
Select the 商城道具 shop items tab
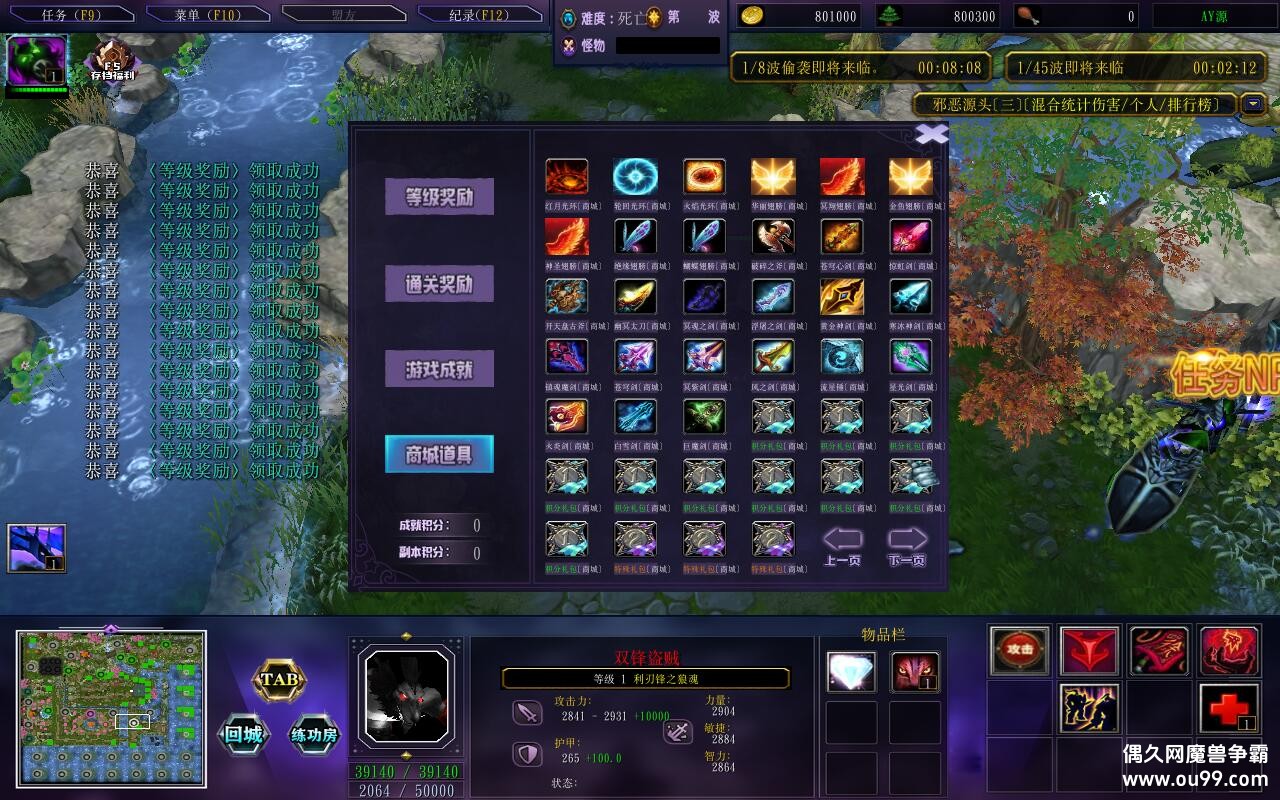439,455
